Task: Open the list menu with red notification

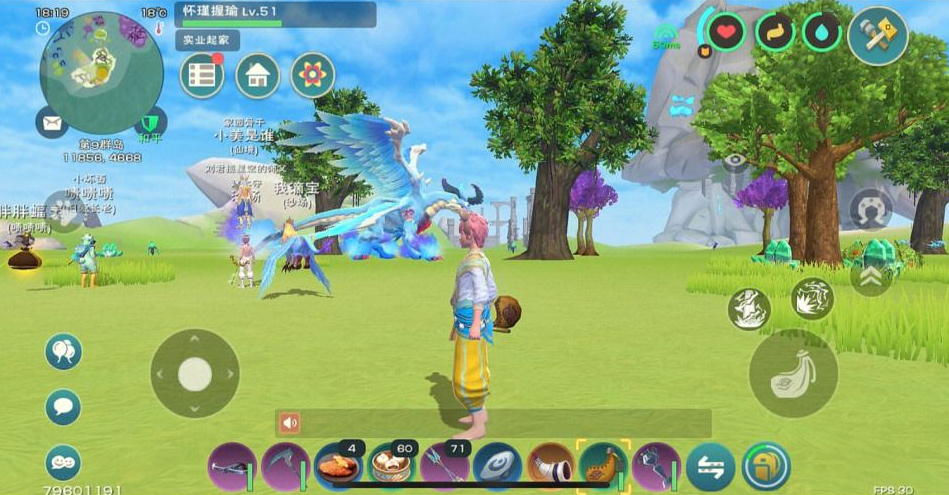Action: 202,76
